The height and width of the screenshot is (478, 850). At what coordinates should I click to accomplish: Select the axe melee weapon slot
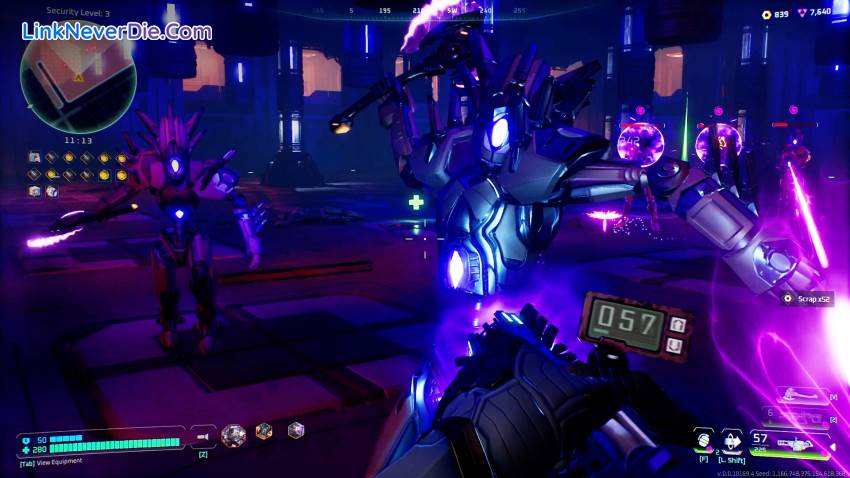point(801,395)
